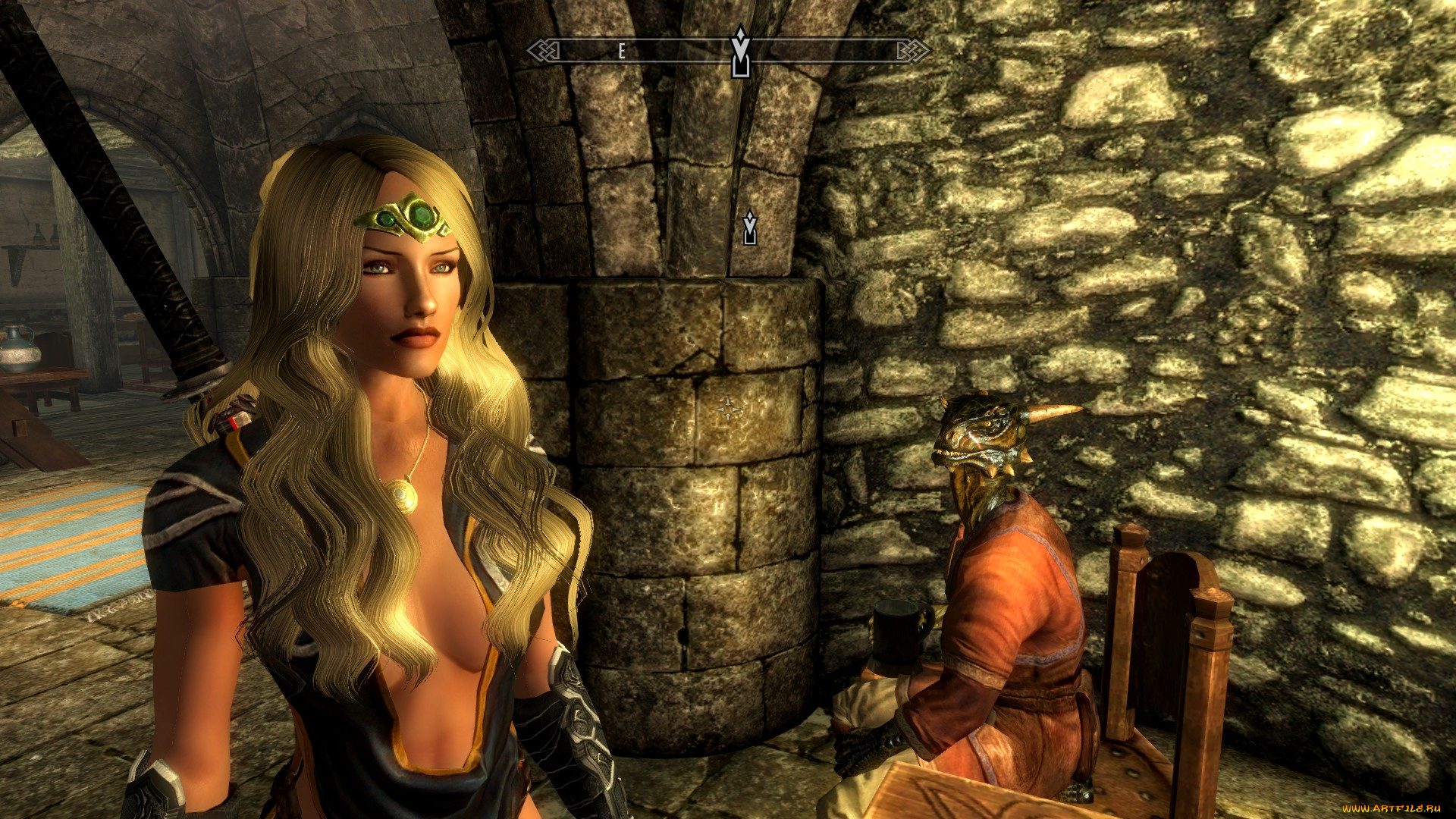
Task: Open the artfile.ru watermark link
Action: pos(1392,808)
